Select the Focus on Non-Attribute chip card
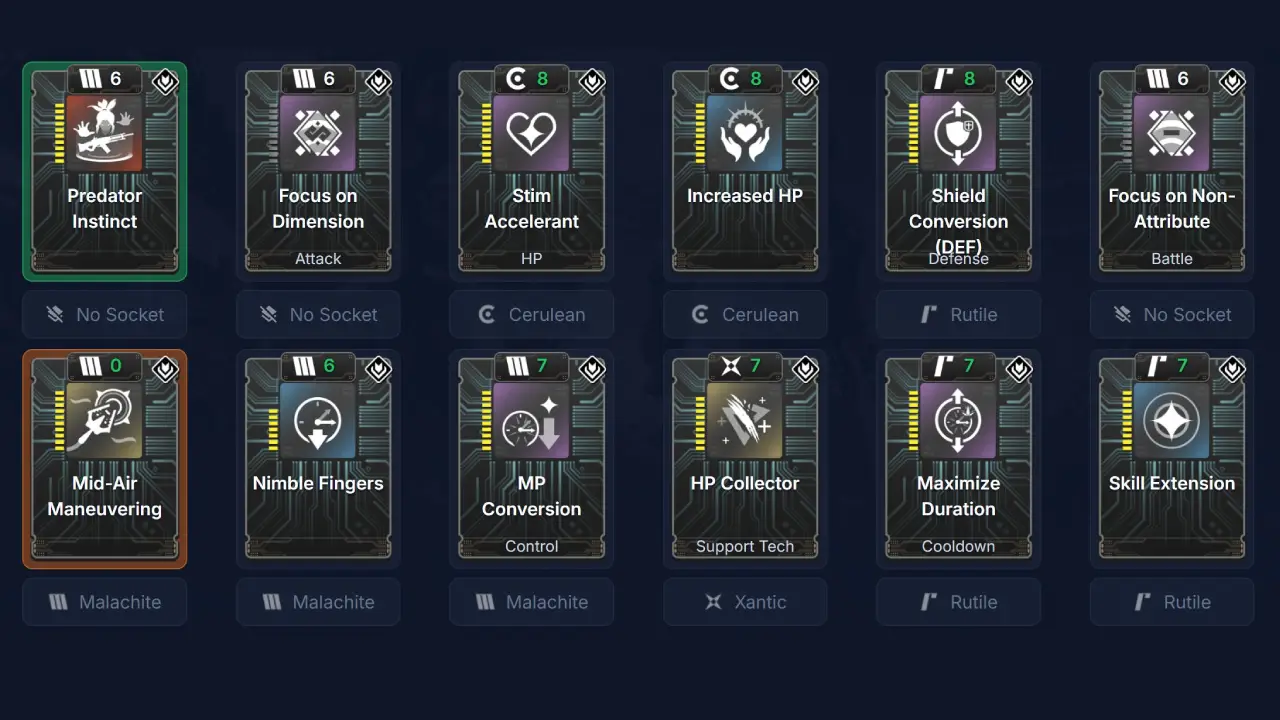This screenshot has height=720, width=1280. click(x=1171, y=170)
